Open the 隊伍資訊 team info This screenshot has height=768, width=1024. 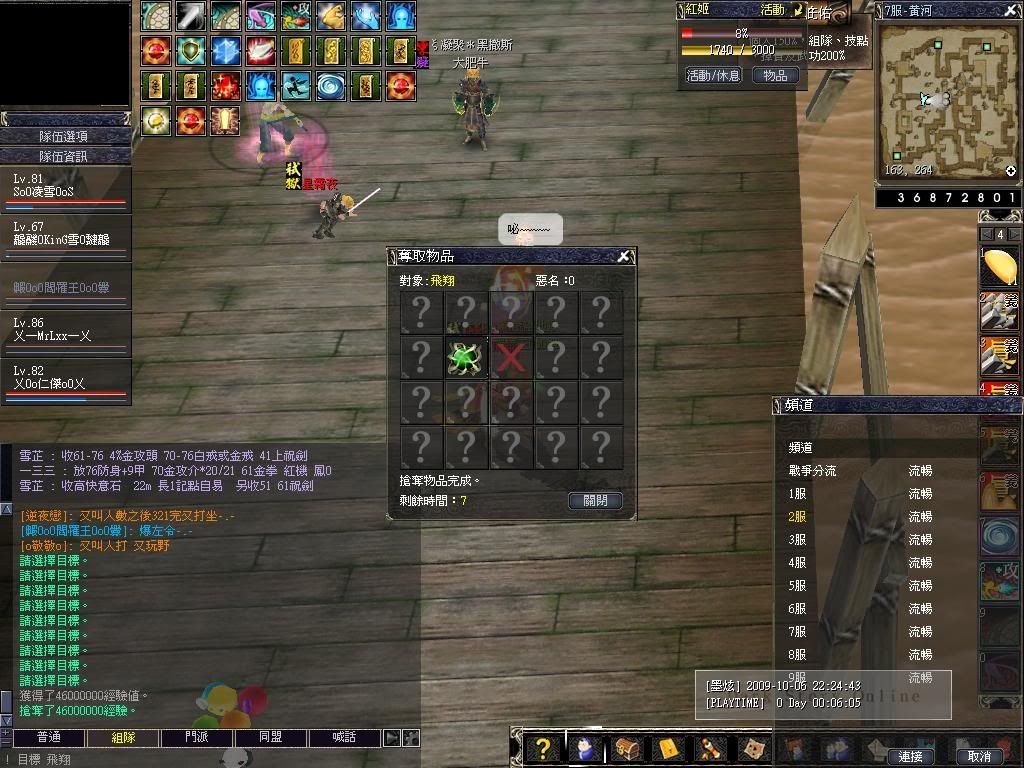[x=65, y=156]
